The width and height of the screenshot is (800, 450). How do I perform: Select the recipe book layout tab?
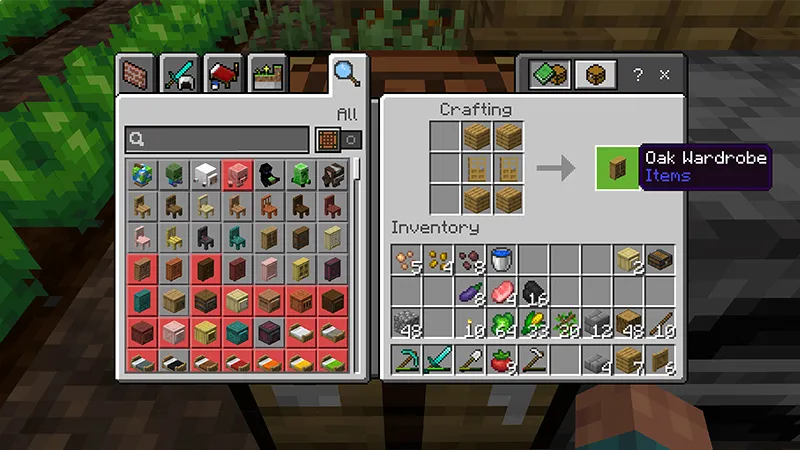(549, 75)
